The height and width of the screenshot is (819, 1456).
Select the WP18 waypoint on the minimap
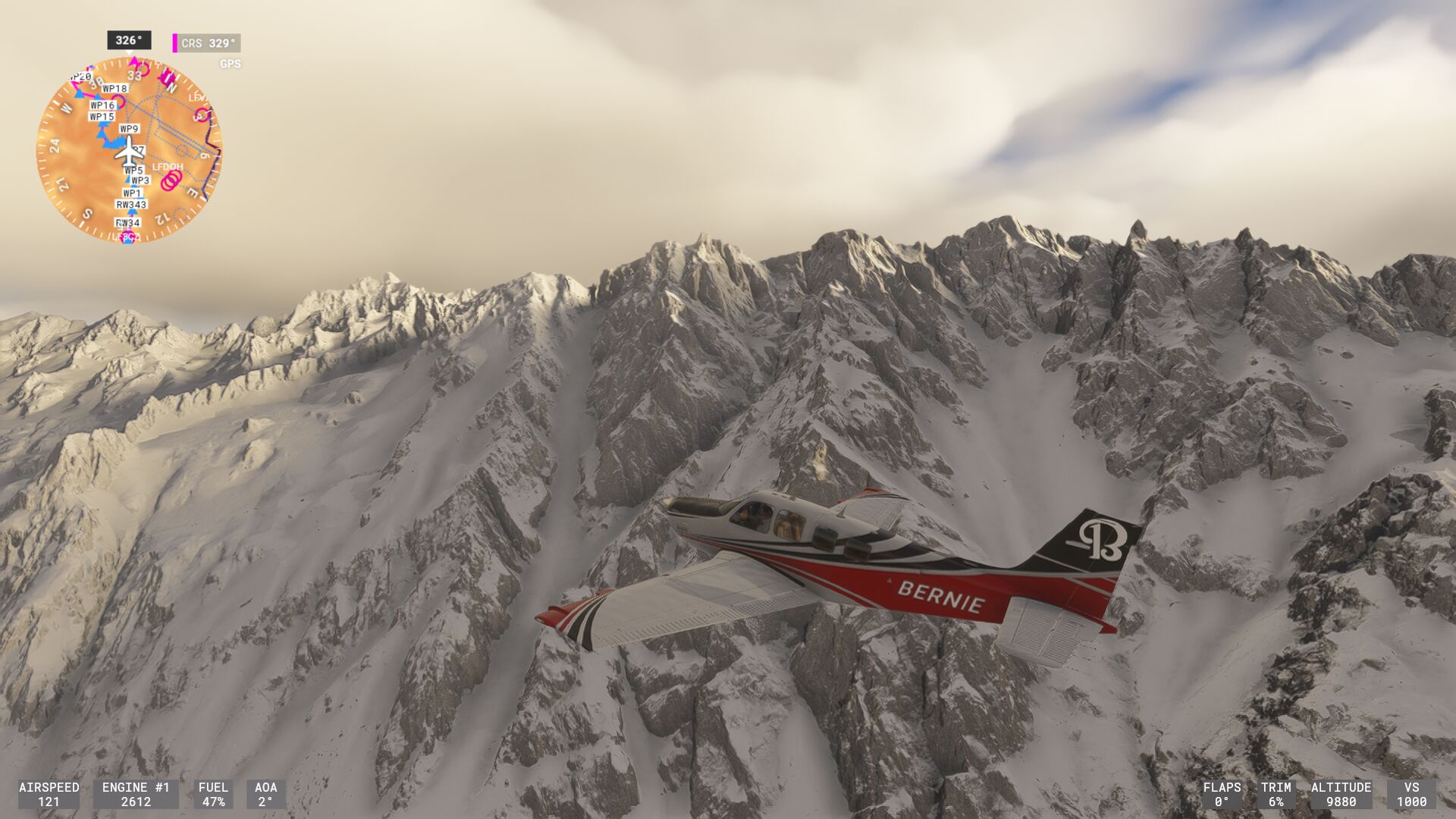115,89
